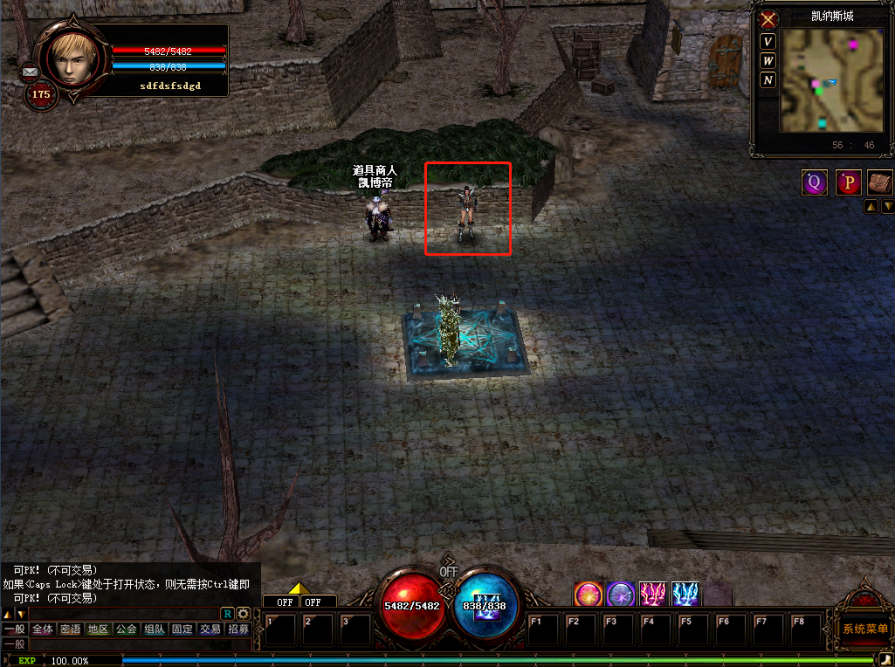Image resolution: width=895 pixels, height=667 pixels.
Task: Open the brown bag icon
Action: 879,183
